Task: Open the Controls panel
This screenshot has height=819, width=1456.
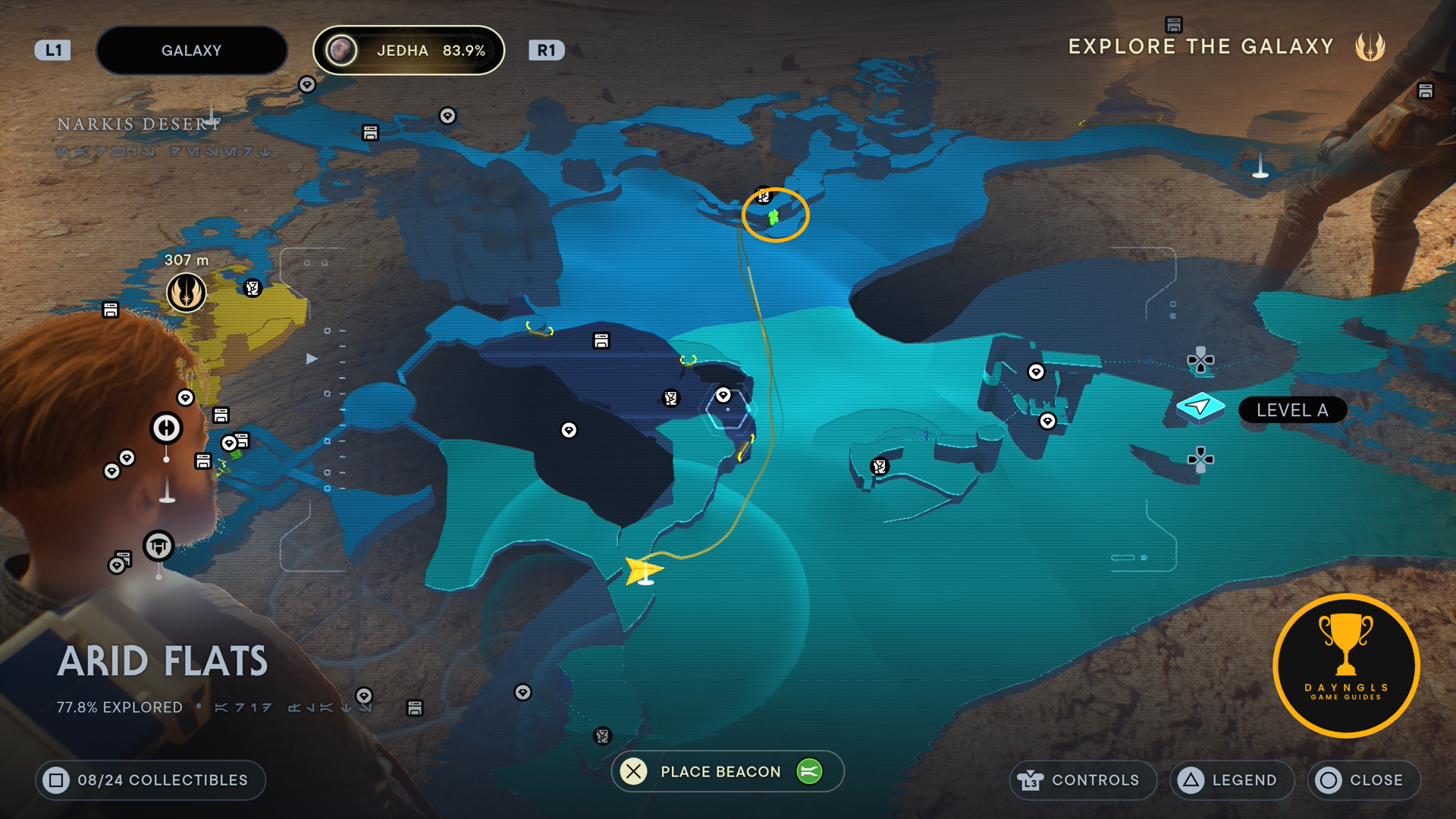Action: click(x=1082, y=780)
